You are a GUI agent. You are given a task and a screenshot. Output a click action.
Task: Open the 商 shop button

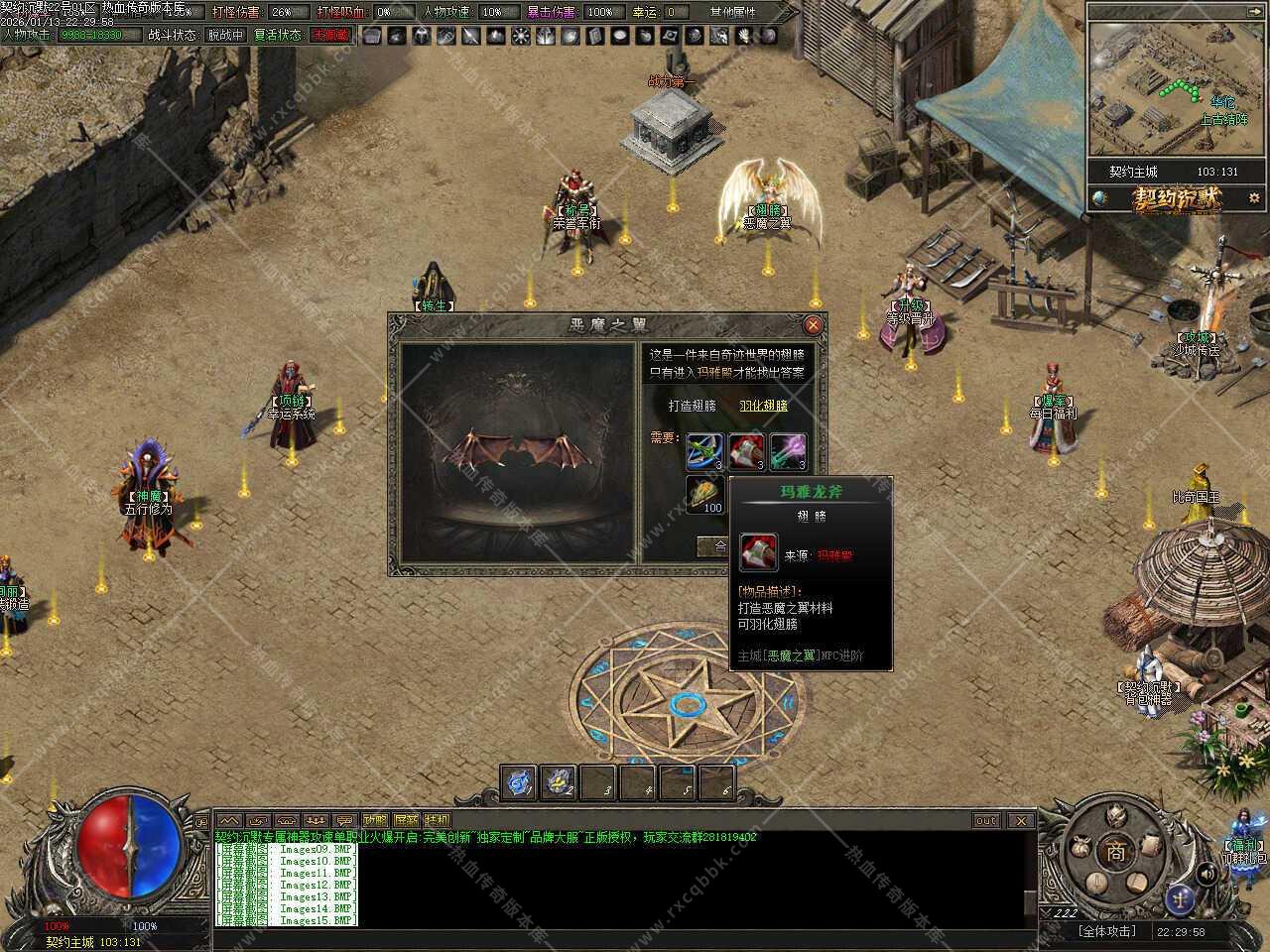(x=1116, y=853)
